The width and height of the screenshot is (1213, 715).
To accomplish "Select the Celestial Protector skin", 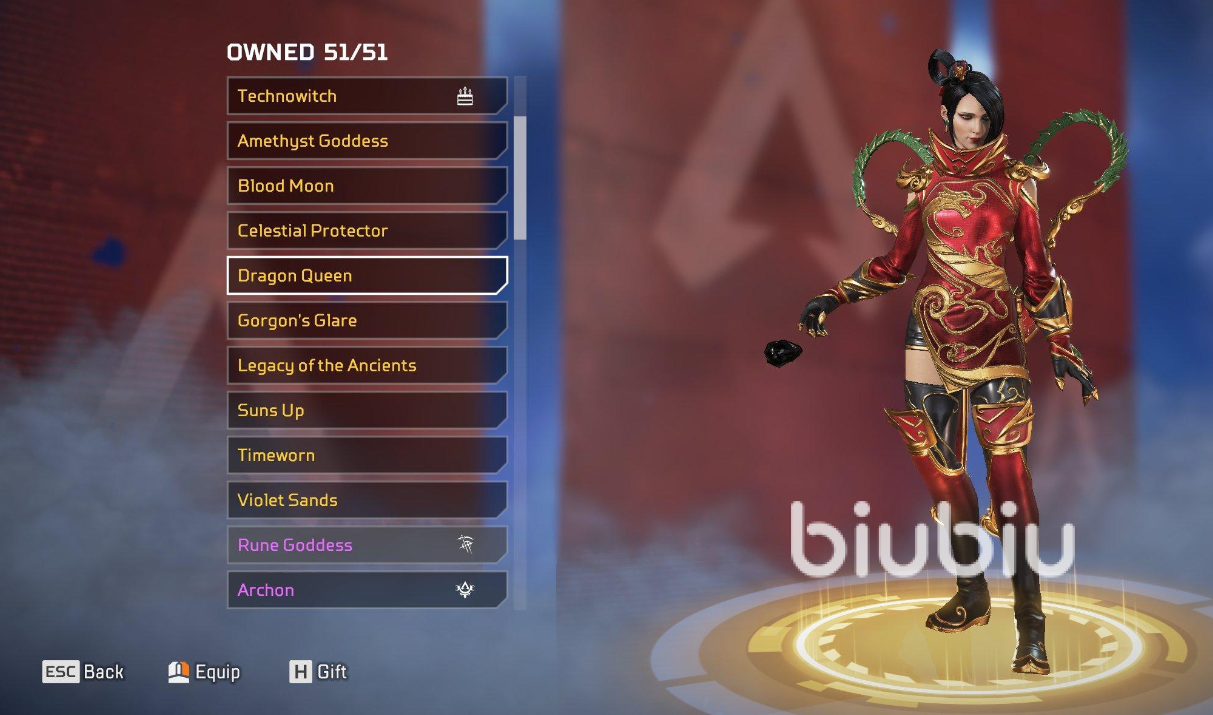I will pos(366,231).
